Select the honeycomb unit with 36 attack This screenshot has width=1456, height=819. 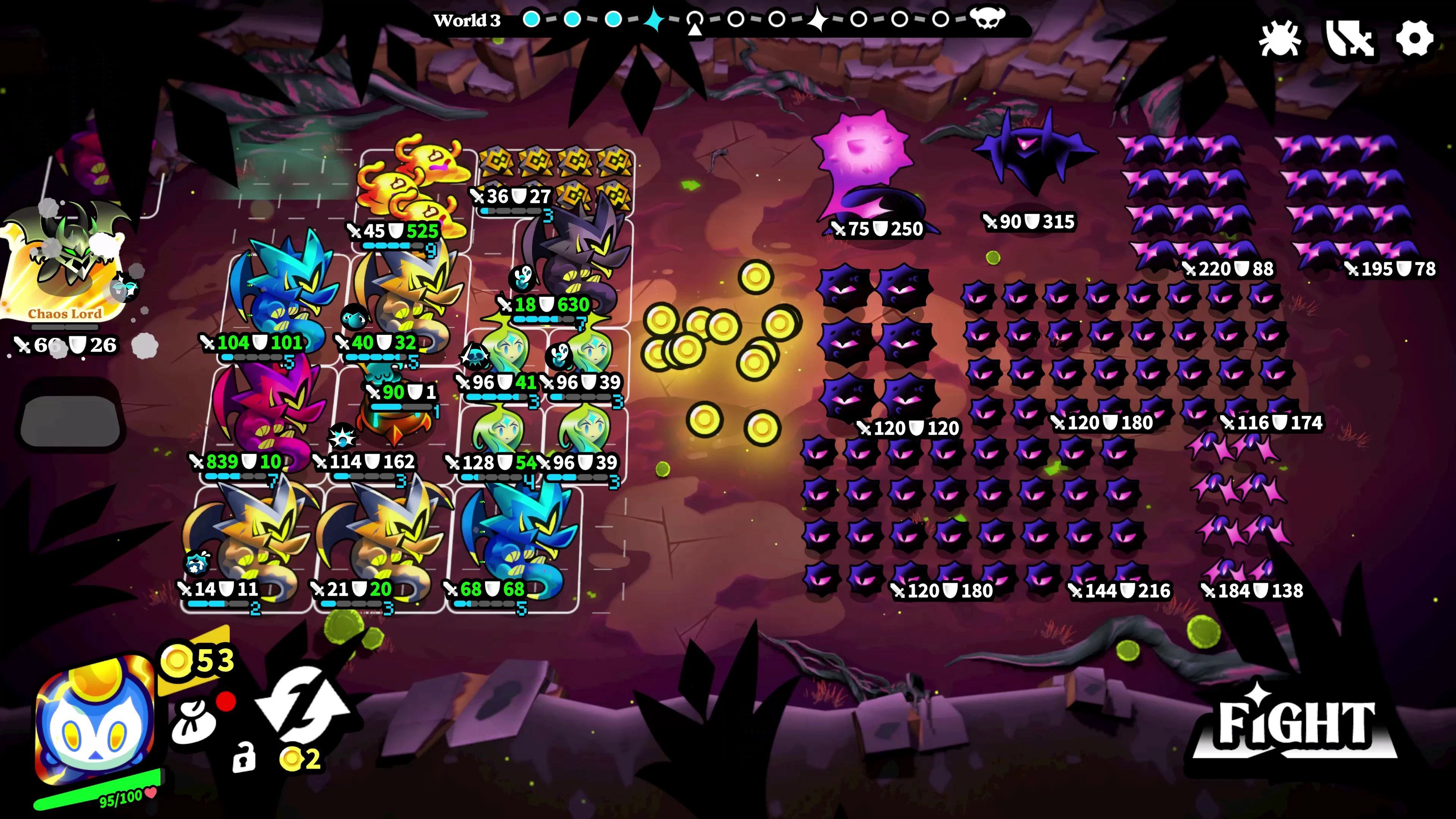click(557, 175)
